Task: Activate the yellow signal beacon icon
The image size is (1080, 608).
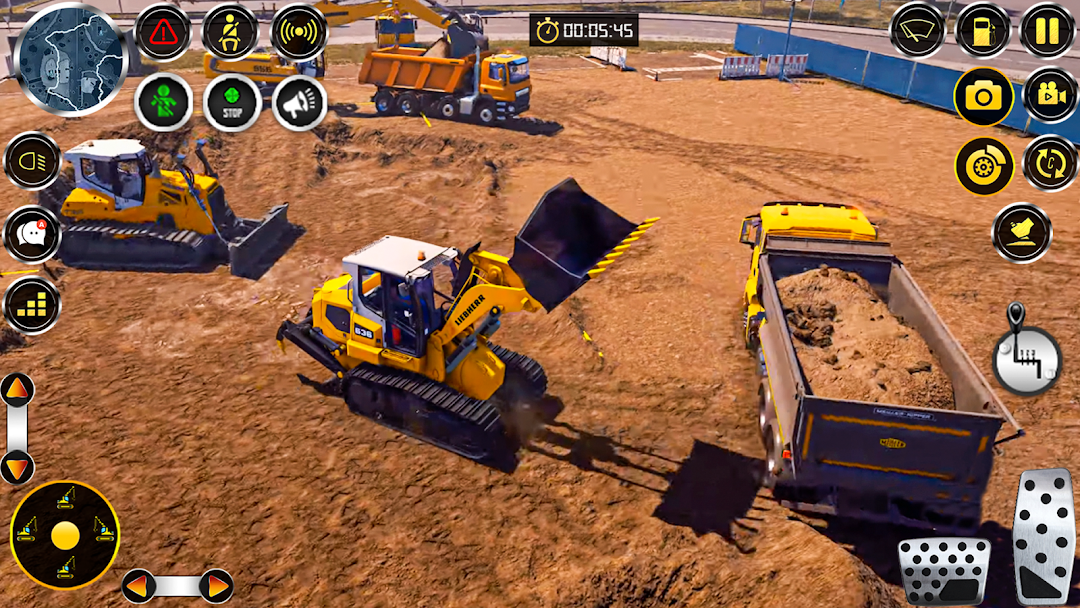Action: tap(298, 32)
